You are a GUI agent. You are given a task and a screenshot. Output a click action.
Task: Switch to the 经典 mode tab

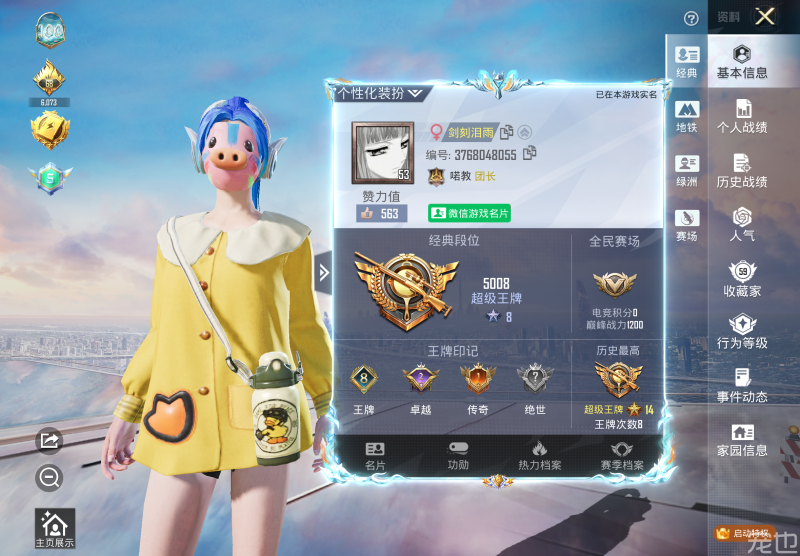coord(687,62)
